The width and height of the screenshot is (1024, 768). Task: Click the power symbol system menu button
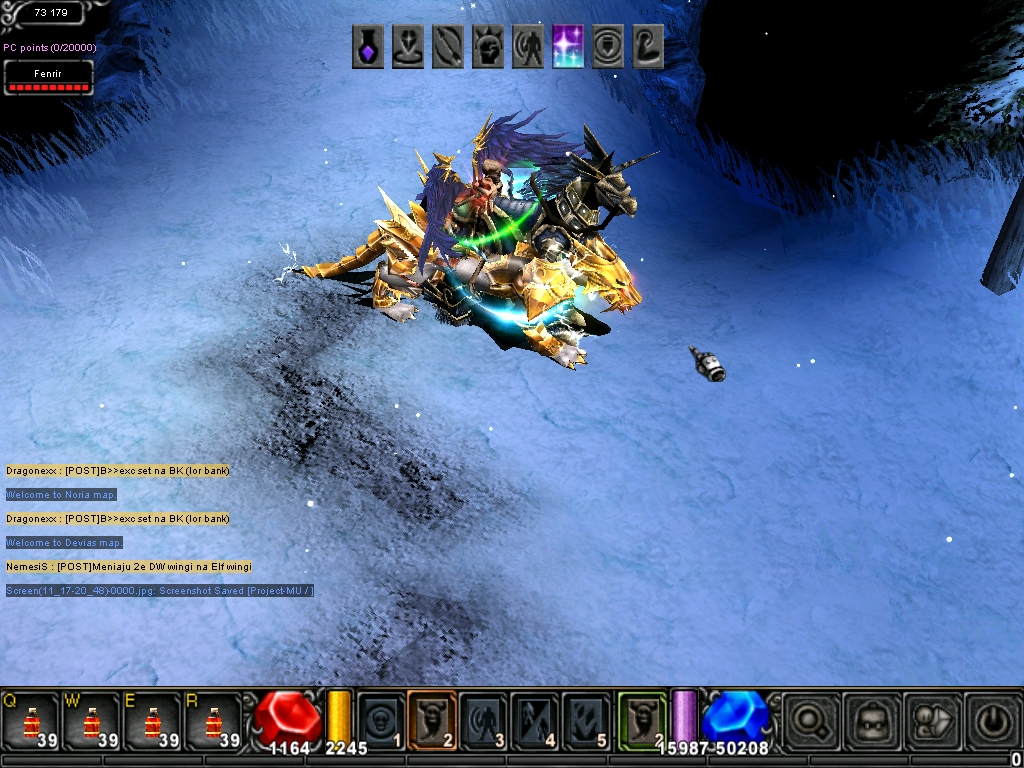coord(993,718)
